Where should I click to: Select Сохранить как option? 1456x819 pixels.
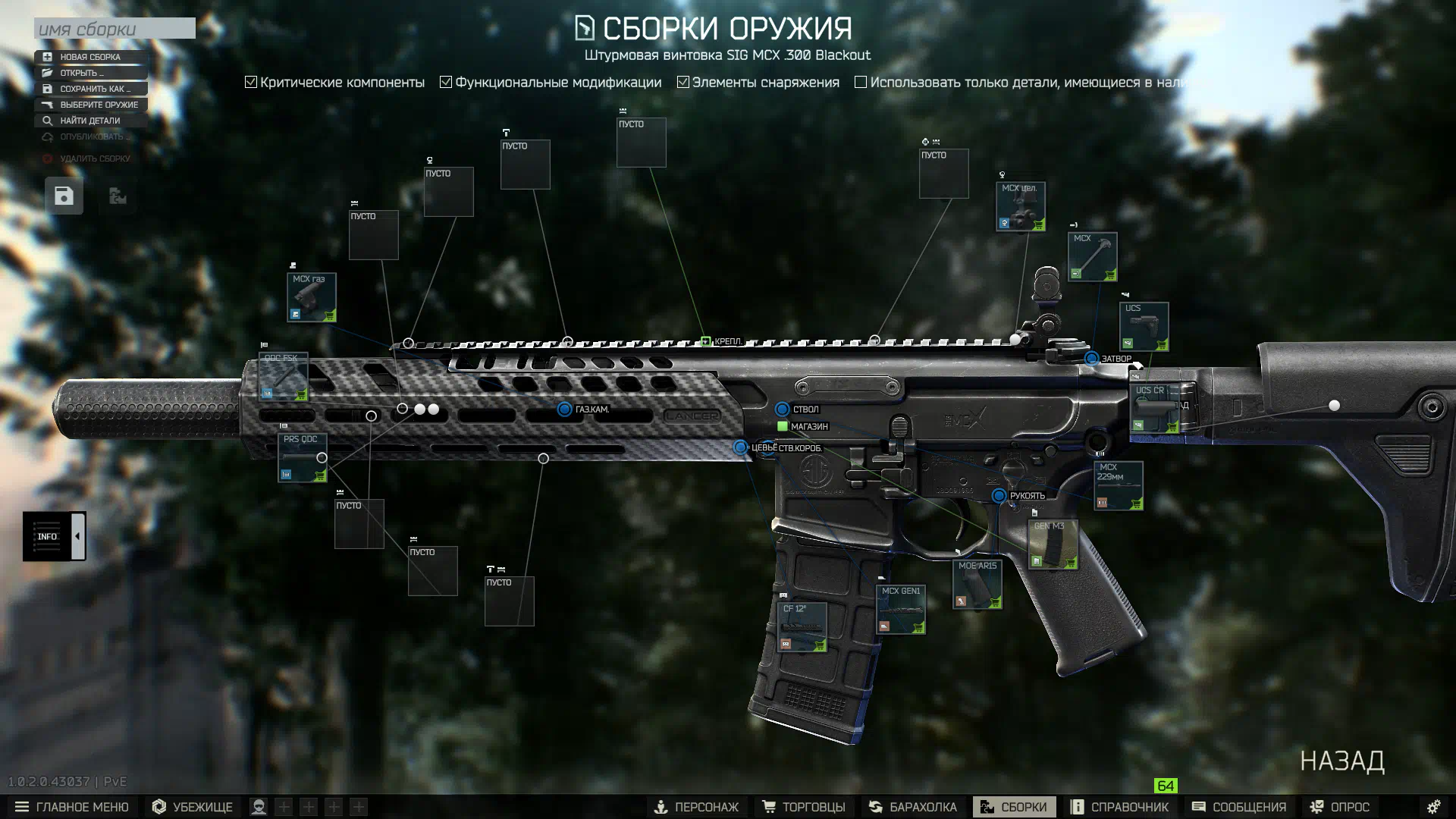(x=95, y=89)
